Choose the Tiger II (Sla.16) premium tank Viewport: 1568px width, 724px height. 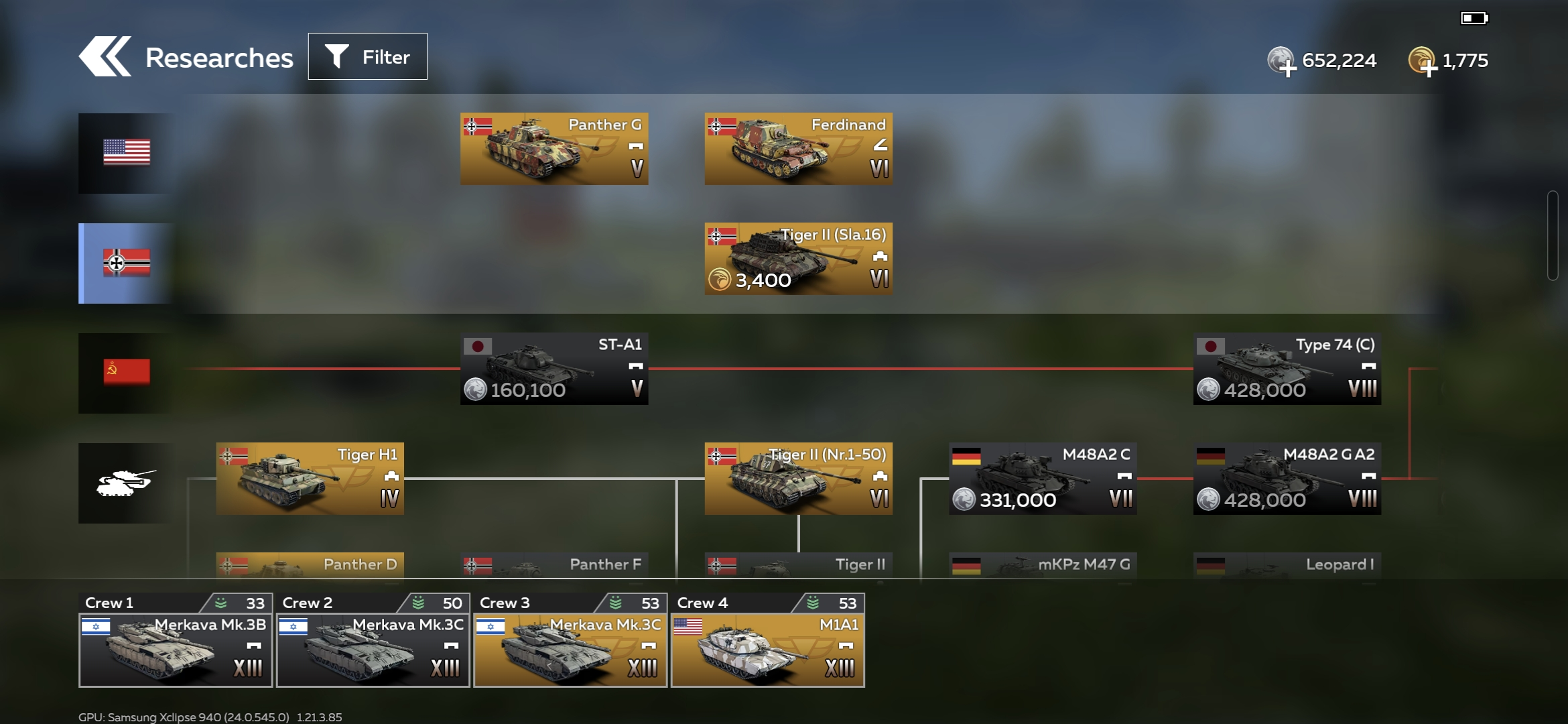[x=798, y=259]
